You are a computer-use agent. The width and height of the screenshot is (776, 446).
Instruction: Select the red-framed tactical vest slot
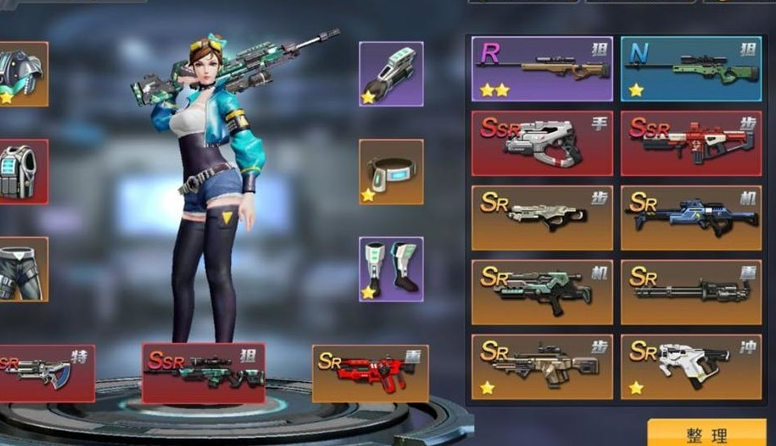tap(22, 171)
